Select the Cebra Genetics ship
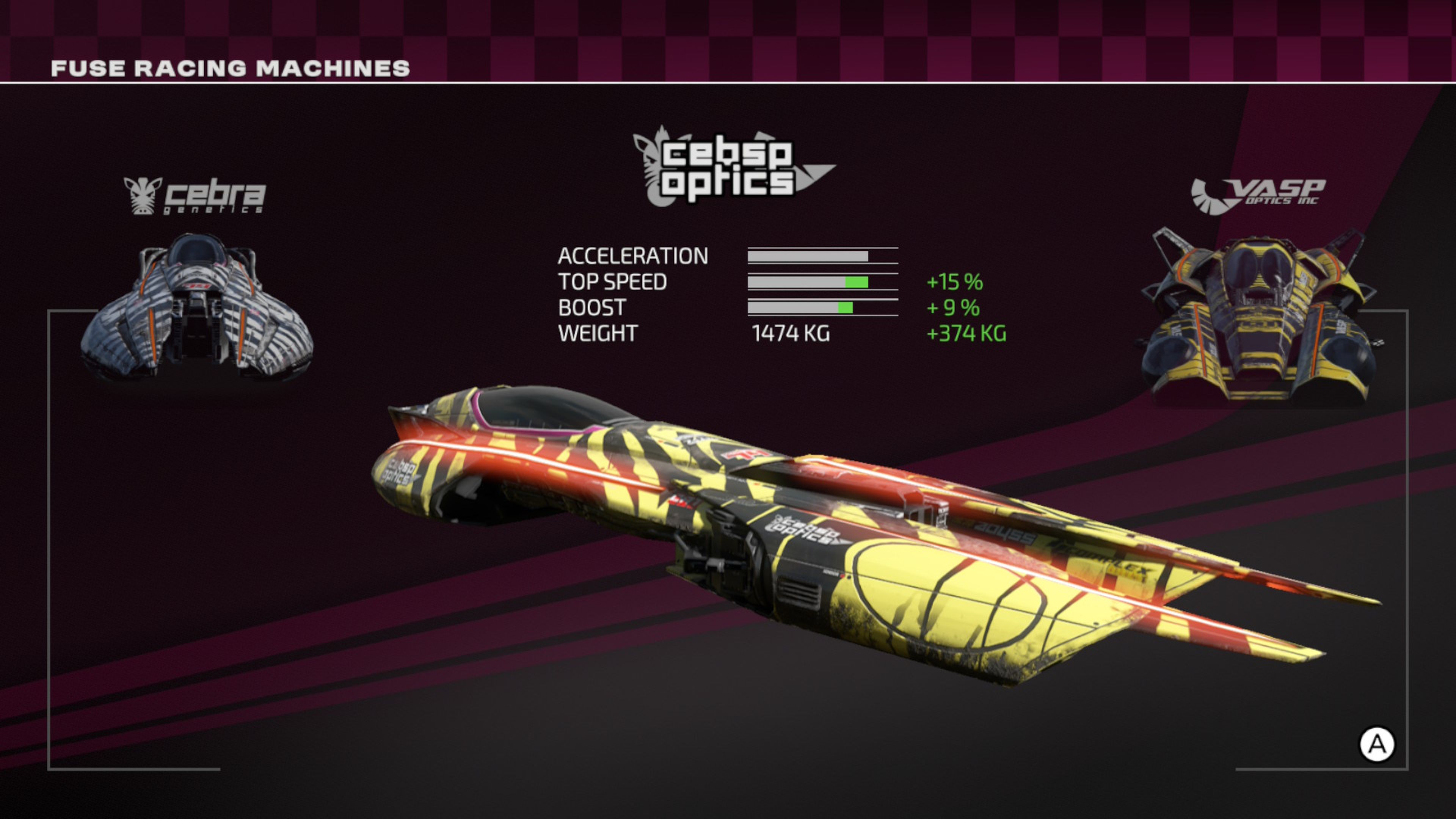The width and height of the screenshot is (1456, 819). click(197, 308)
